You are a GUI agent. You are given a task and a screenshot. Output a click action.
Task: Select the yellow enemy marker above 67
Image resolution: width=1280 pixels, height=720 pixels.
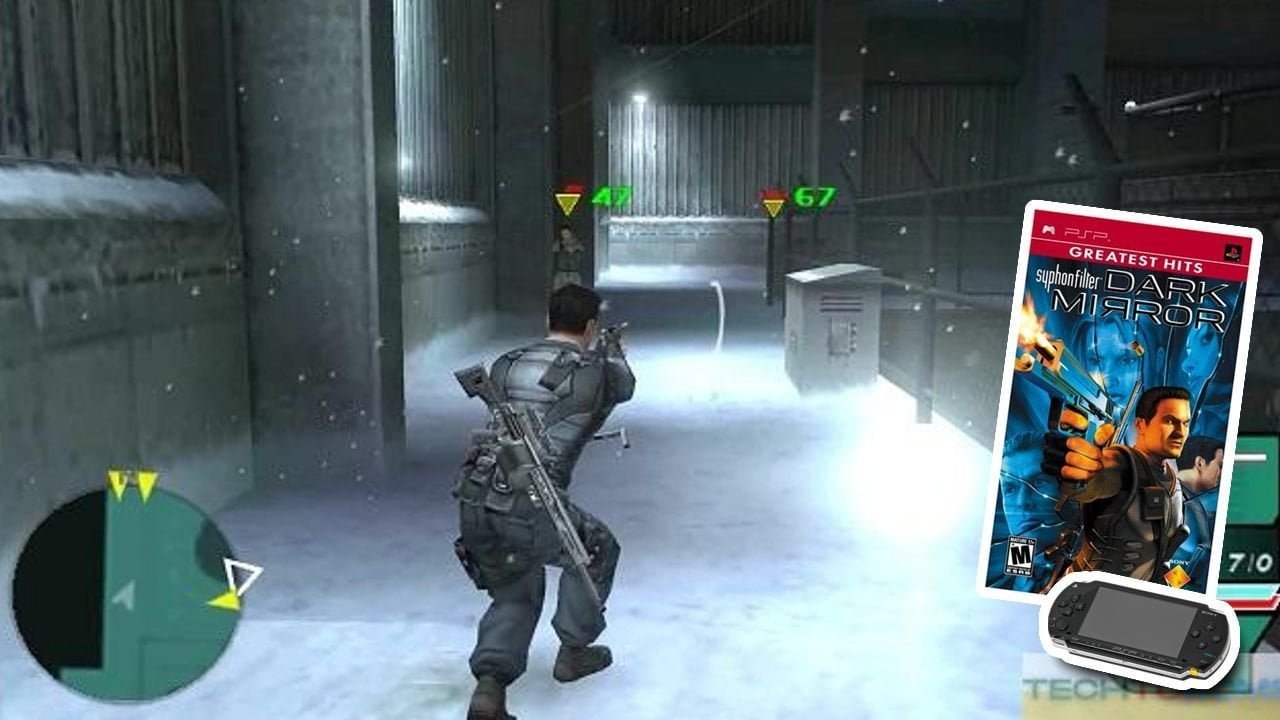point(774,207)
